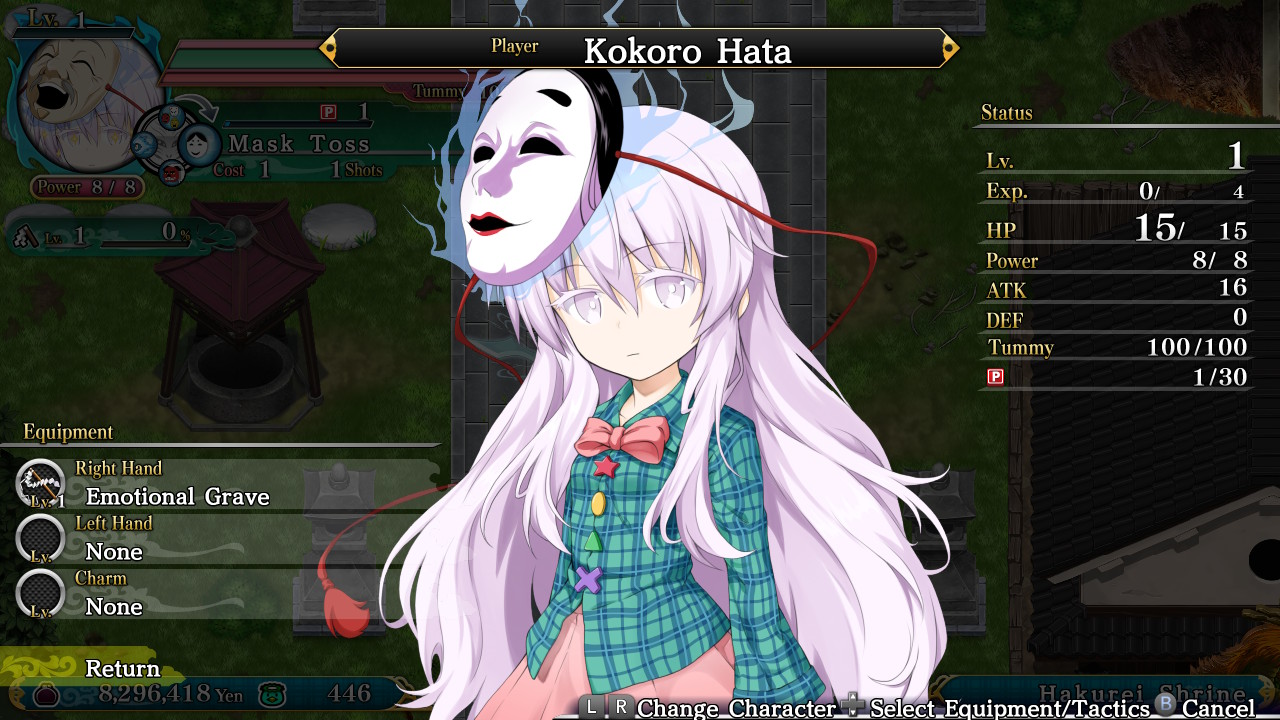Click the Equipment section header
Viewport: 1280px width, 720px height.
[x=67, y=432]
